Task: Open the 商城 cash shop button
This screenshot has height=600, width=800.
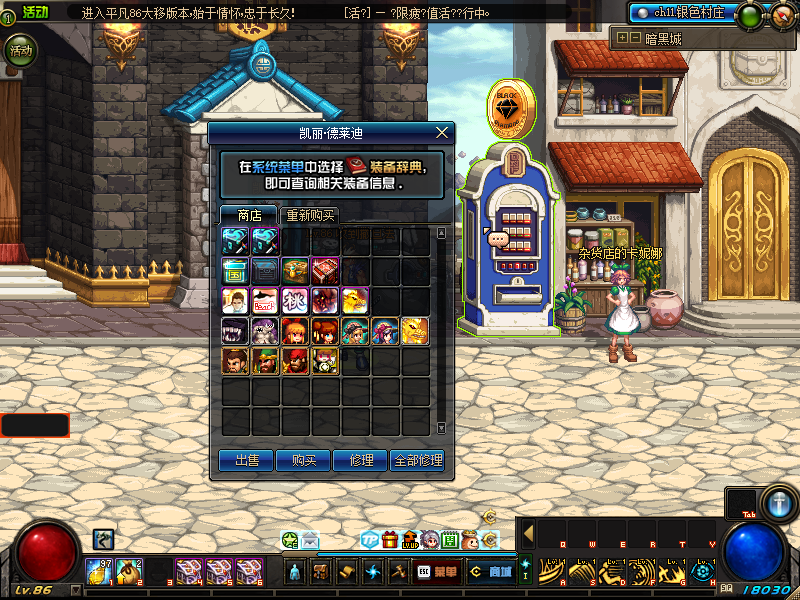Action: tap(492, 572)
